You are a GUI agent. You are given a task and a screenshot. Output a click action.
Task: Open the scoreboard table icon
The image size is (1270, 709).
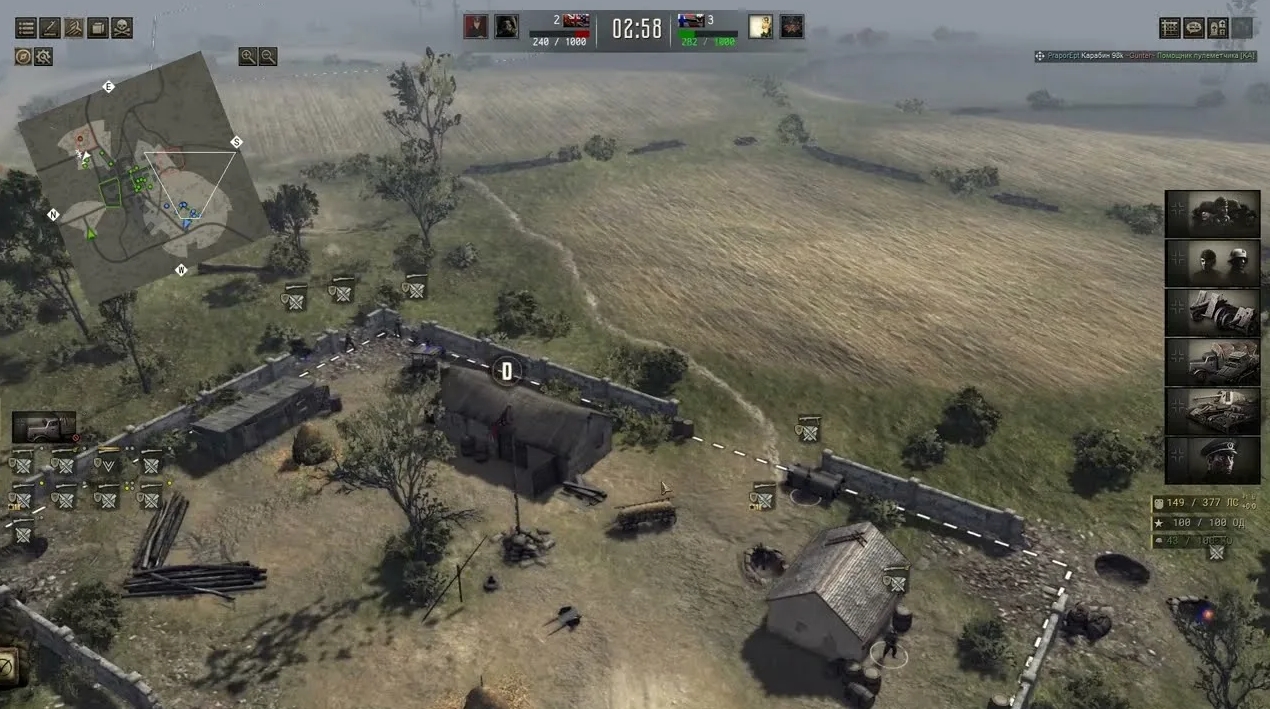pos(1169,28)
